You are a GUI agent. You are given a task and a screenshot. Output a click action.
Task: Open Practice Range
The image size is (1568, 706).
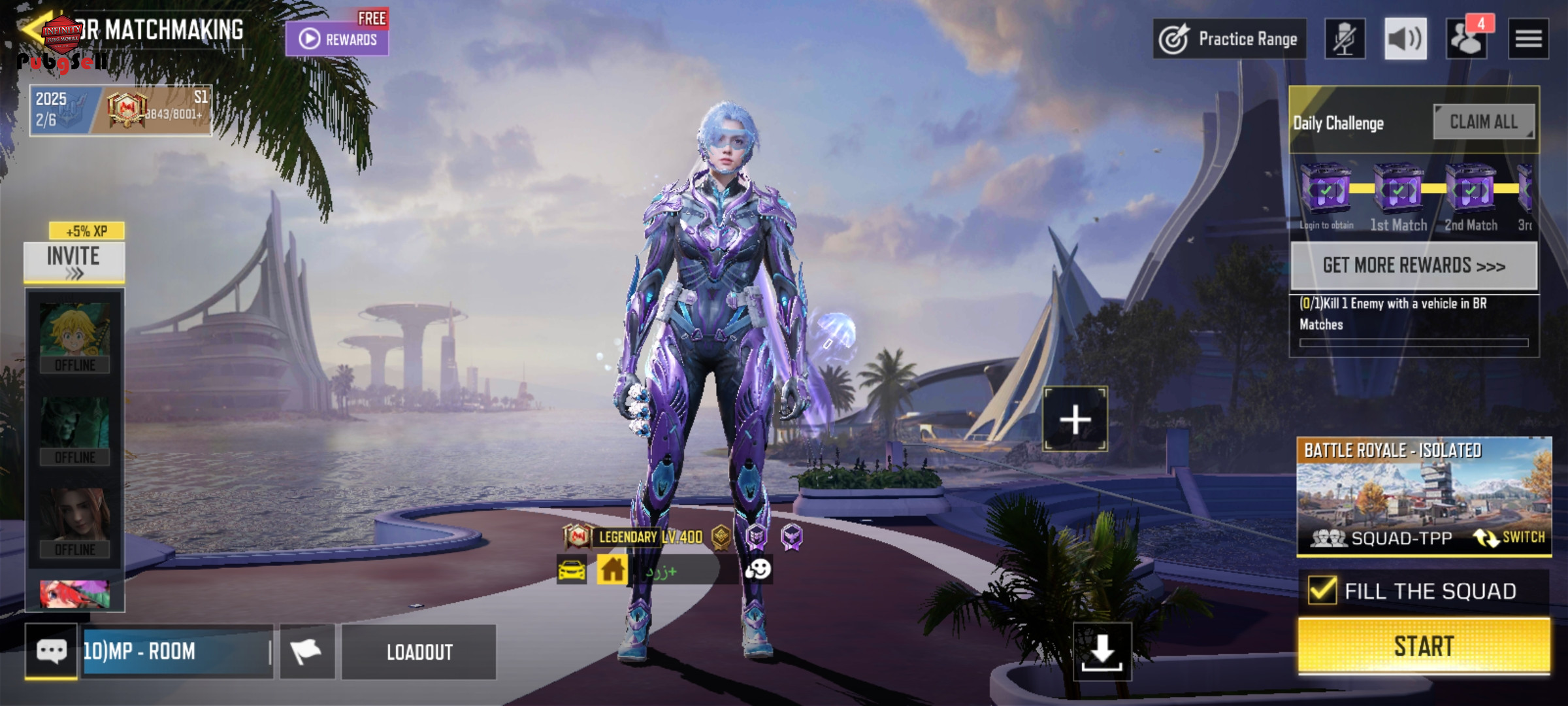click(1229, 39)
